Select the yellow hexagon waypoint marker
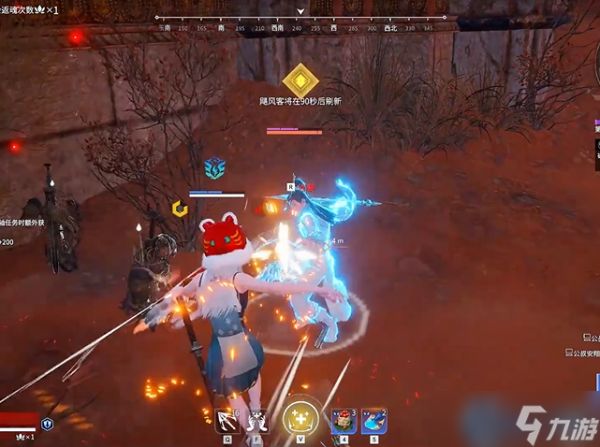The height and width of the screenshot is (447, 600). click(178, 209)
